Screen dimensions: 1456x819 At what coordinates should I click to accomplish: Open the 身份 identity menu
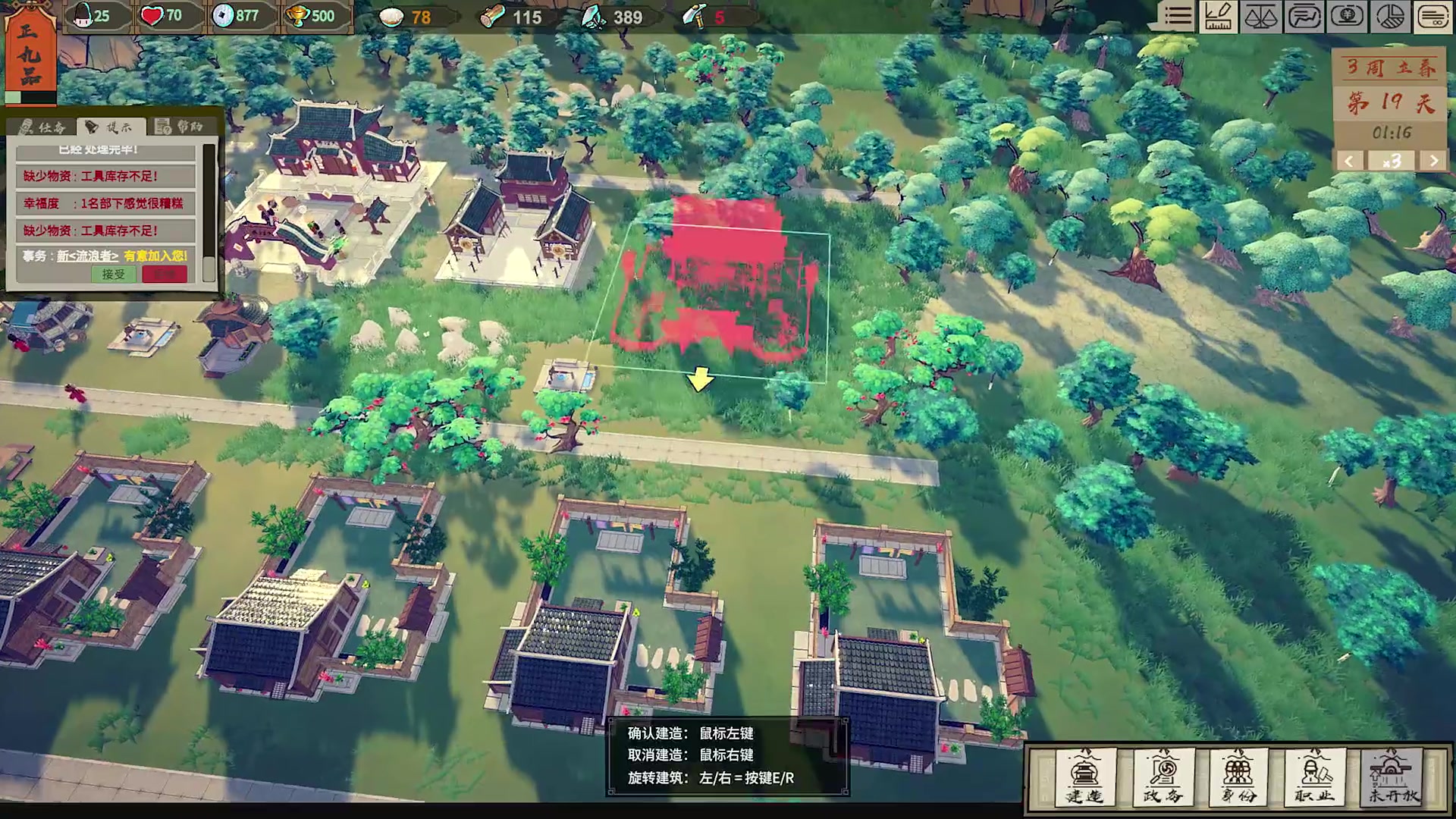point(1238,777)
